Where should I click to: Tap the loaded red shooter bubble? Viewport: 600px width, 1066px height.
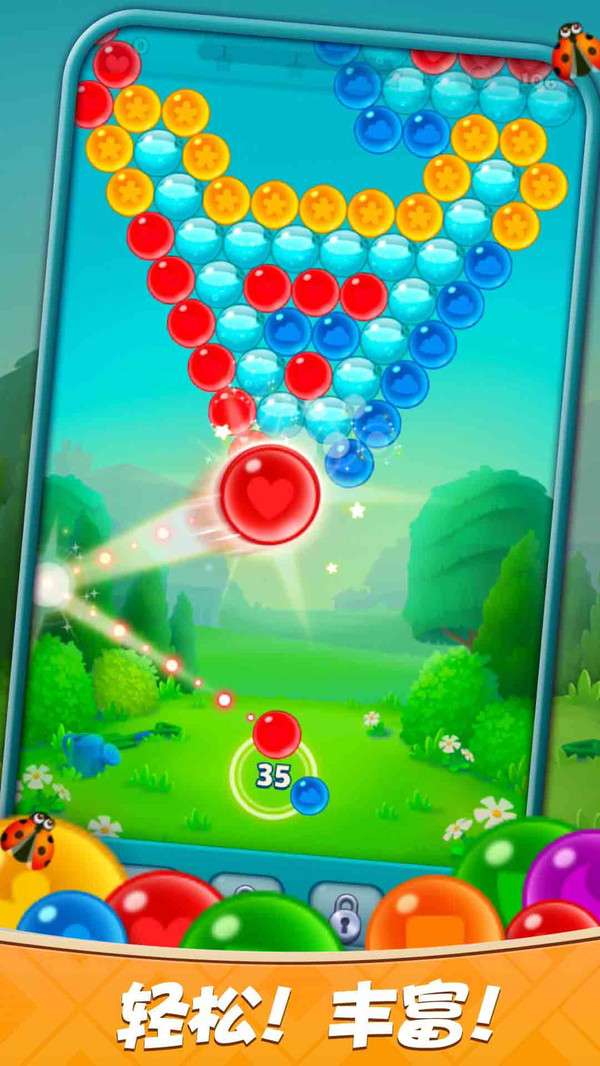(x=276, y=734)
